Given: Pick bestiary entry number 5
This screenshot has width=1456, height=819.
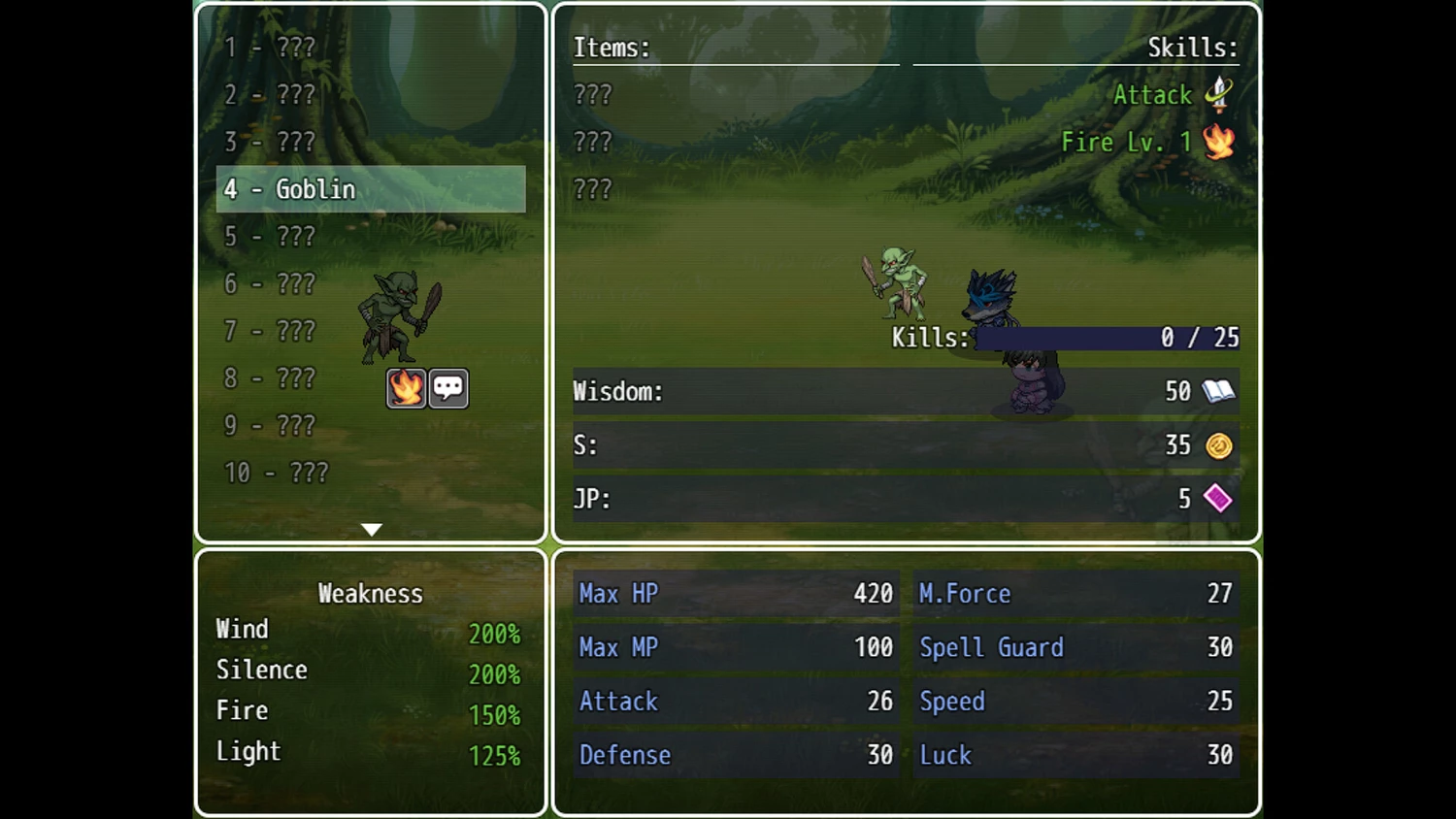Looking at the screenshot, I should (x=270, y=237).
